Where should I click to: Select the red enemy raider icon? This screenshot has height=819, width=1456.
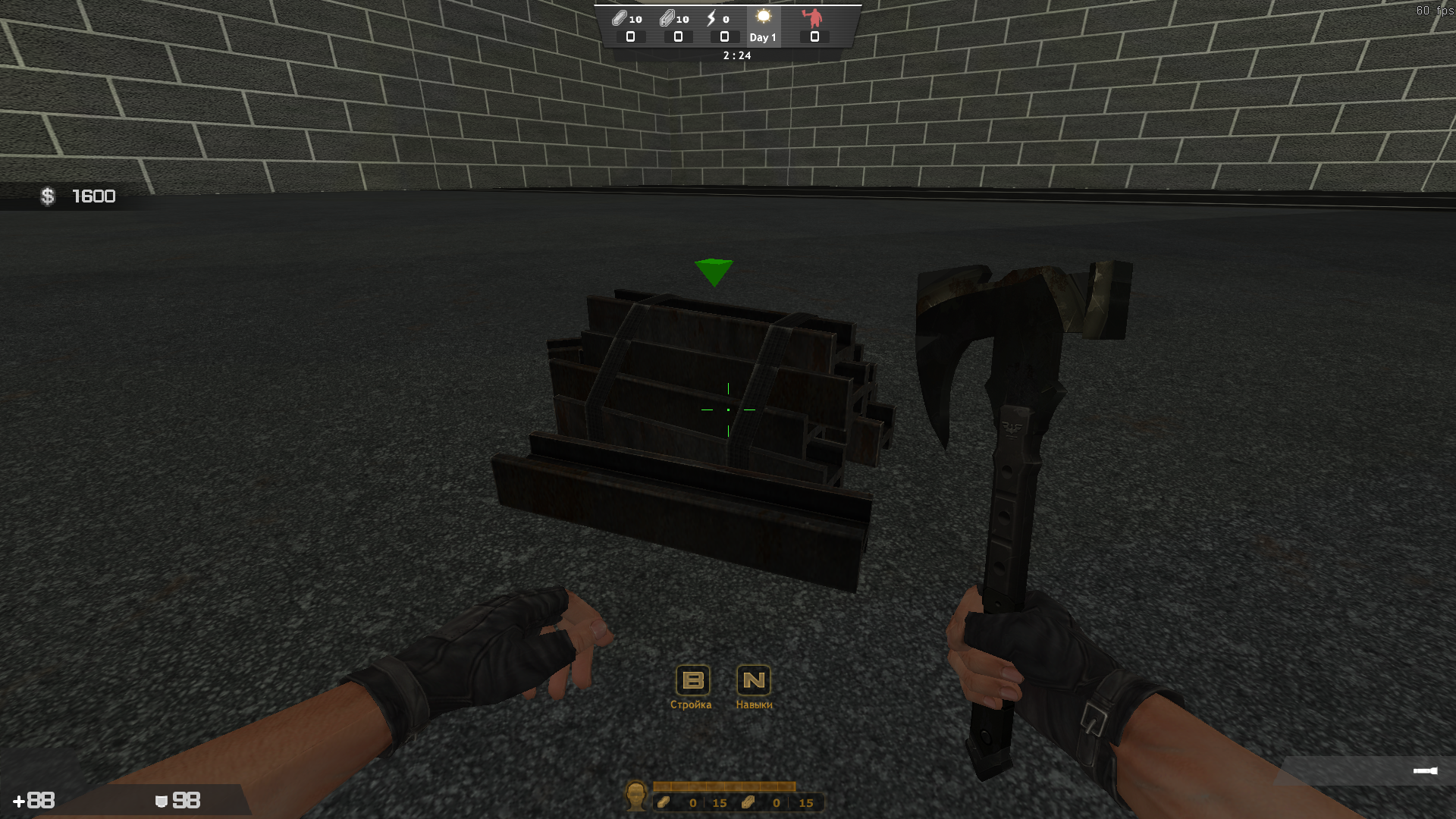click(x=814, y=17)
